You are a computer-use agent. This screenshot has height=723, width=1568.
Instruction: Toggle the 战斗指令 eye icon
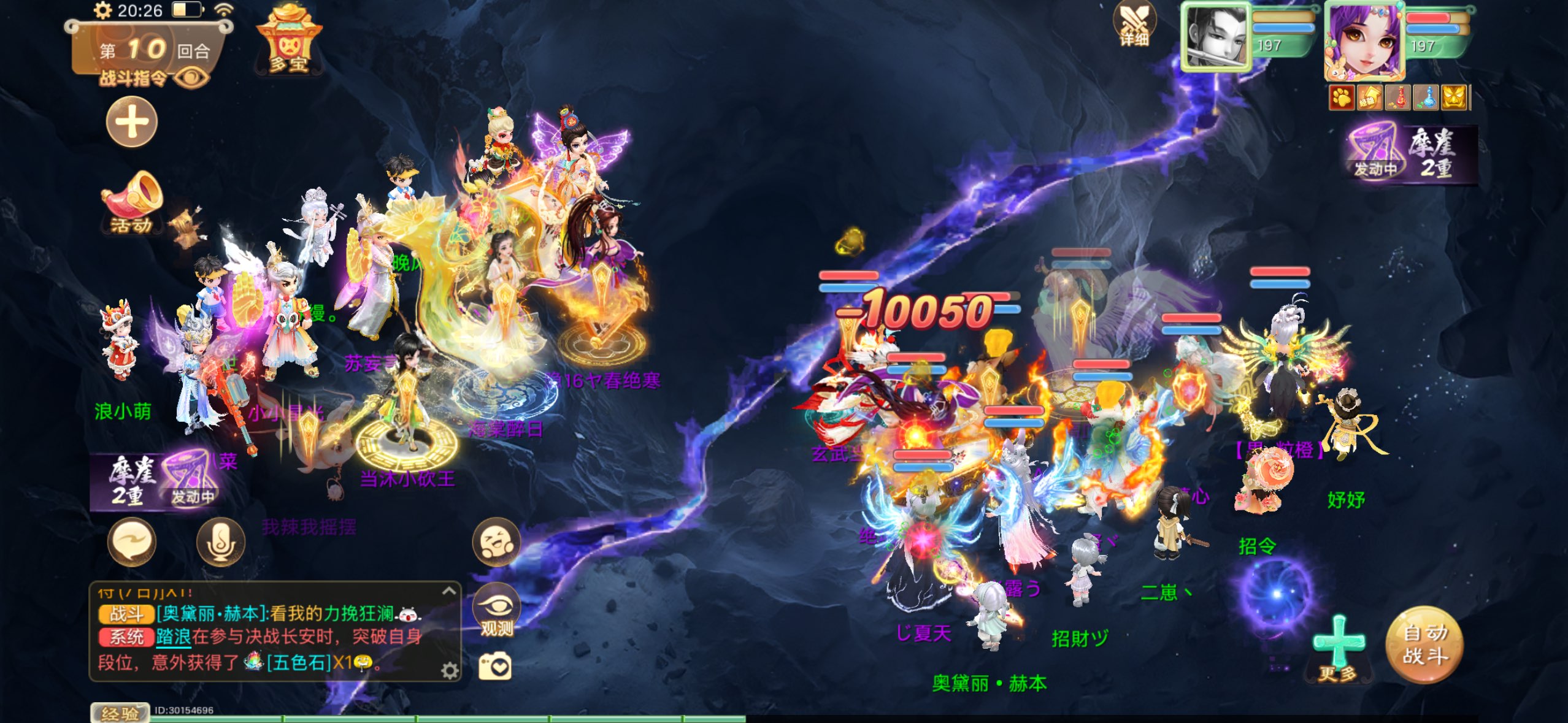(191, 78)
